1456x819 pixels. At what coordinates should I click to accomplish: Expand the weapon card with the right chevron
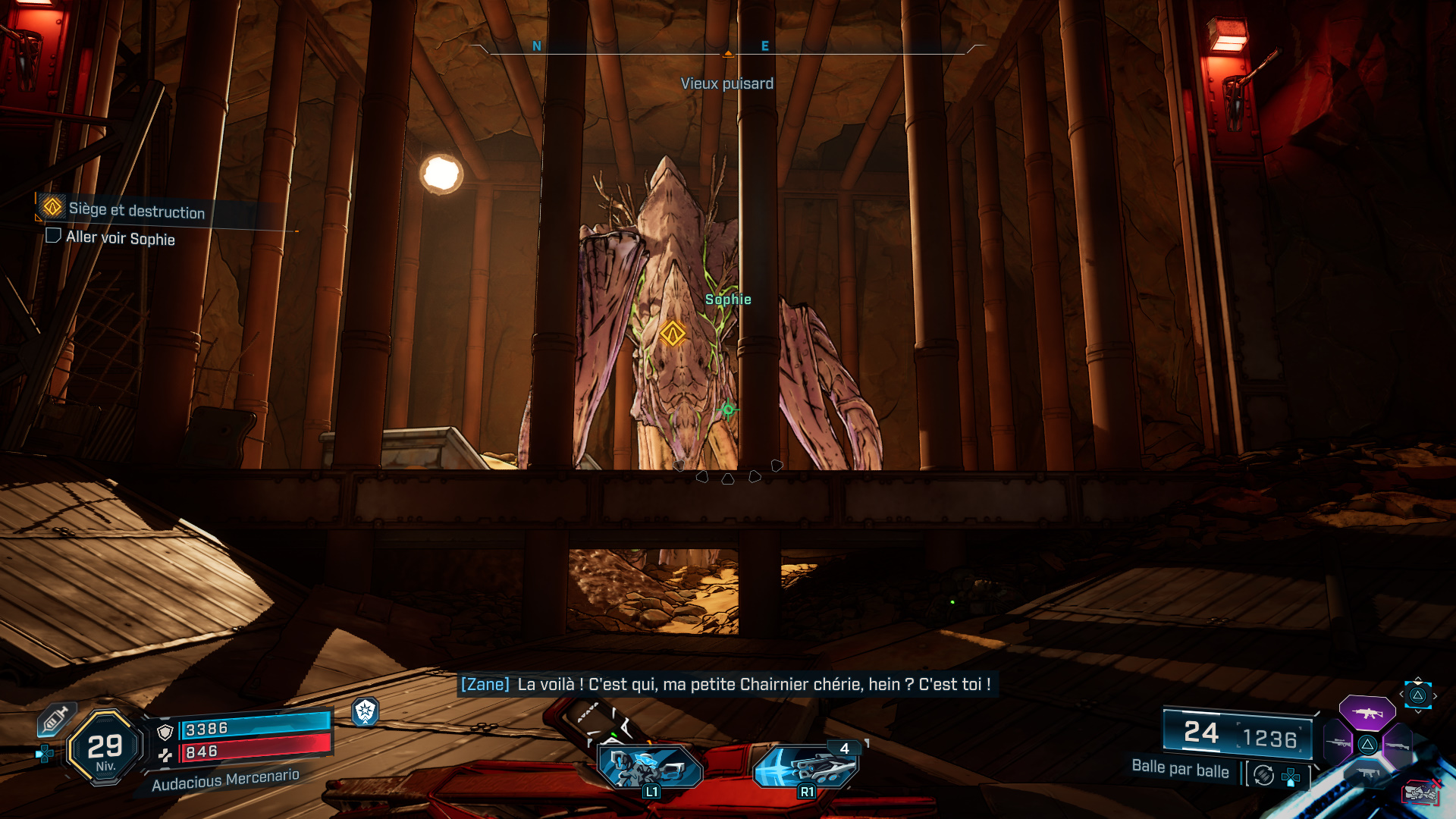click(x=1436, y=695)
